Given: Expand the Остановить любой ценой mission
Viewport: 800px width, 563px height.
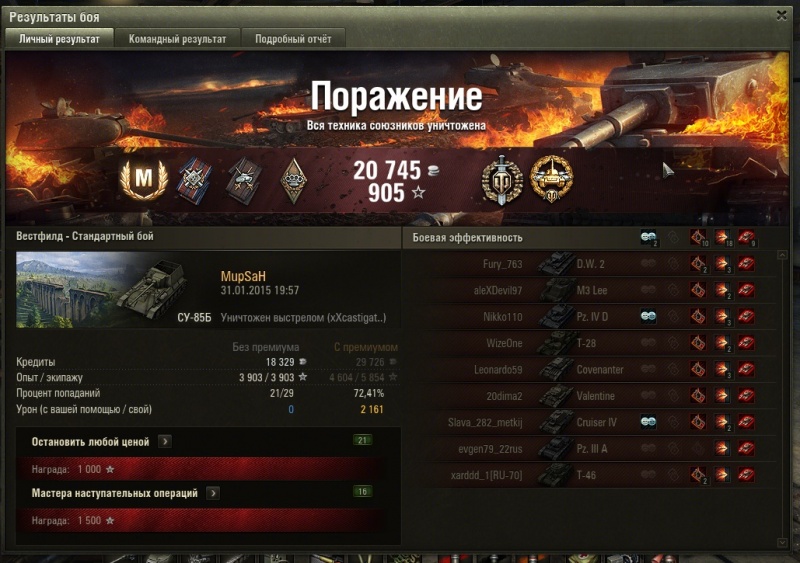Looking at the screenshot, I should click(166, 440).
